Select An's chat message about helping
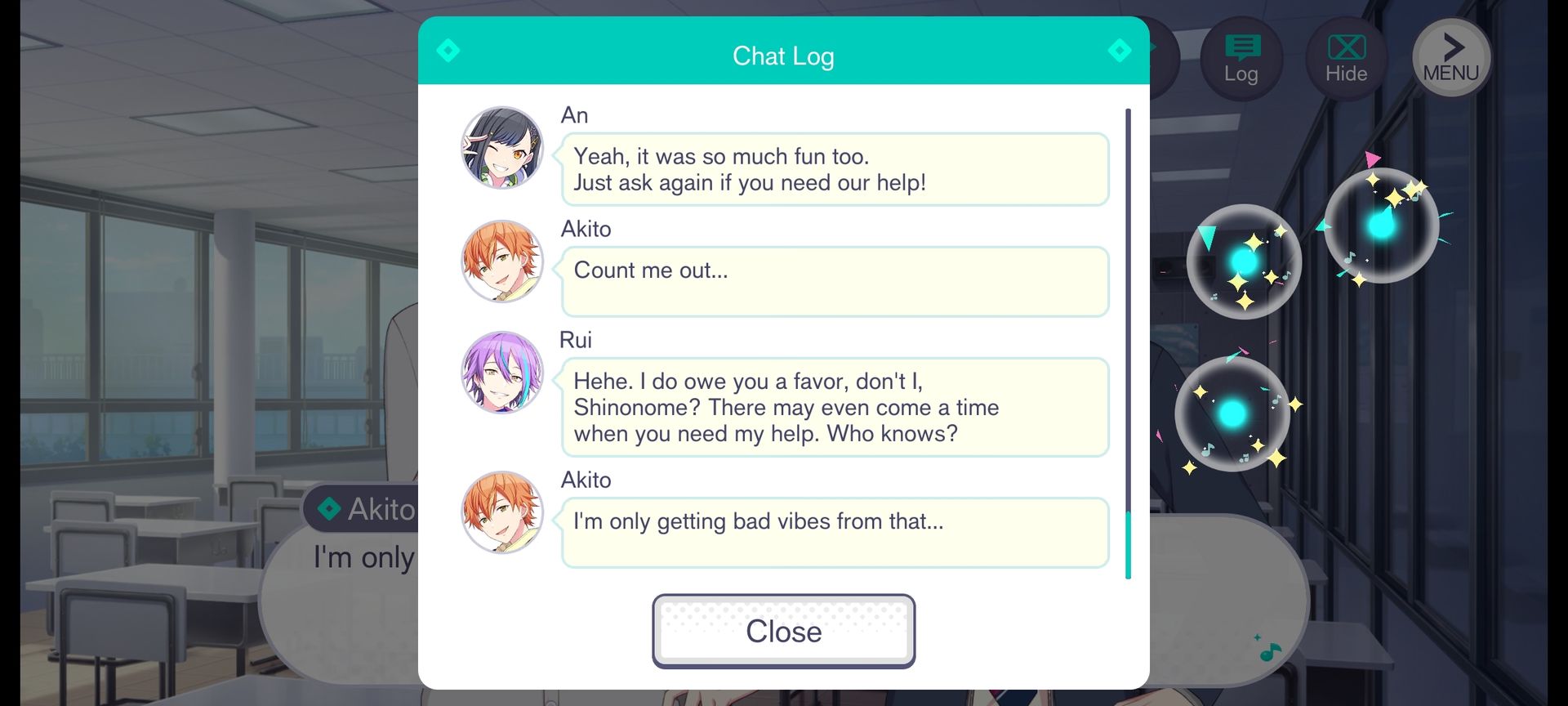1568x706 pixels. [834, 169]
